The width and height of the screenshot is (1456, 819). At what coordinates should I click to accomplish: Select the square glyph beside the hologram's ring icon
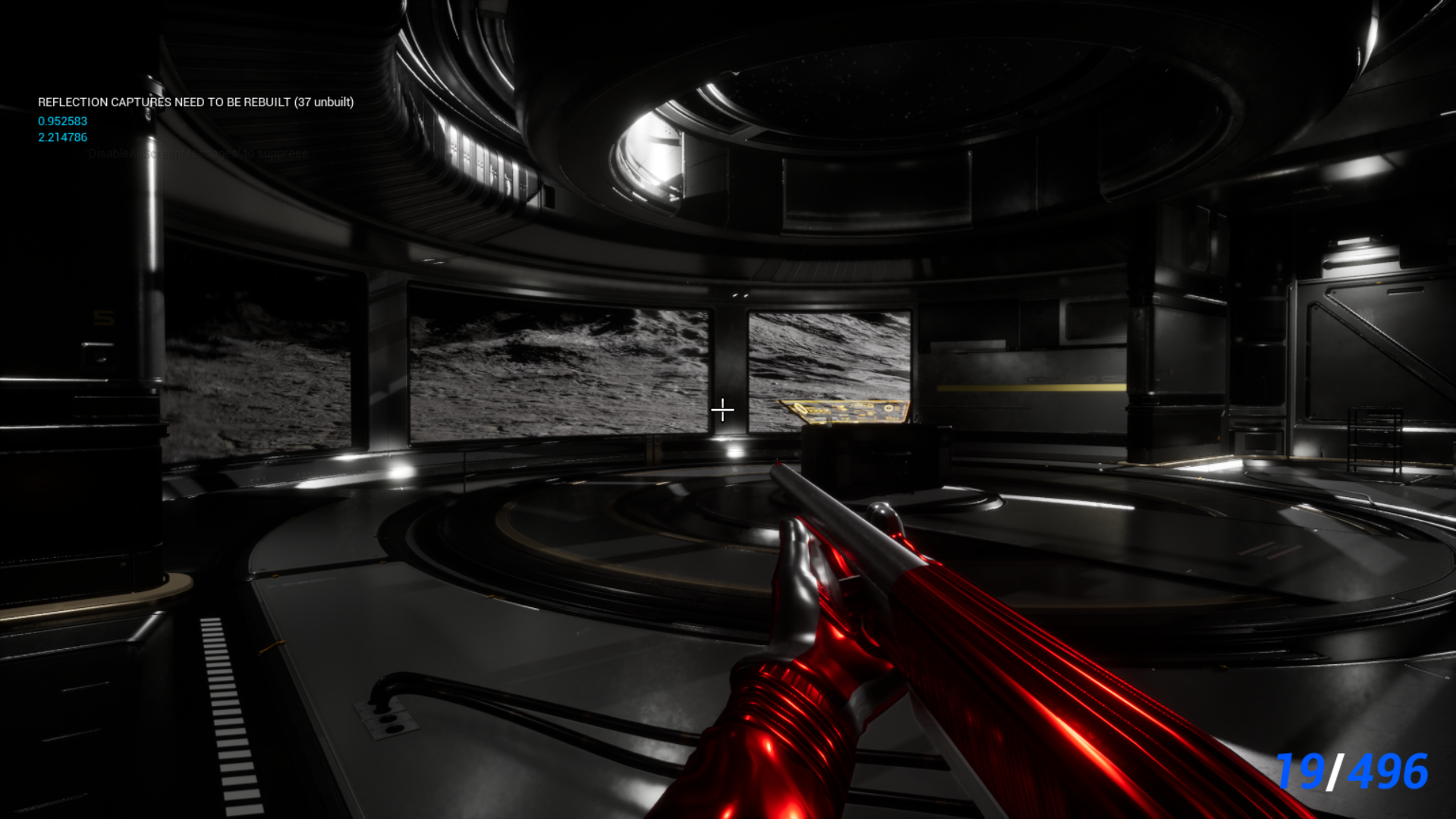897,409
